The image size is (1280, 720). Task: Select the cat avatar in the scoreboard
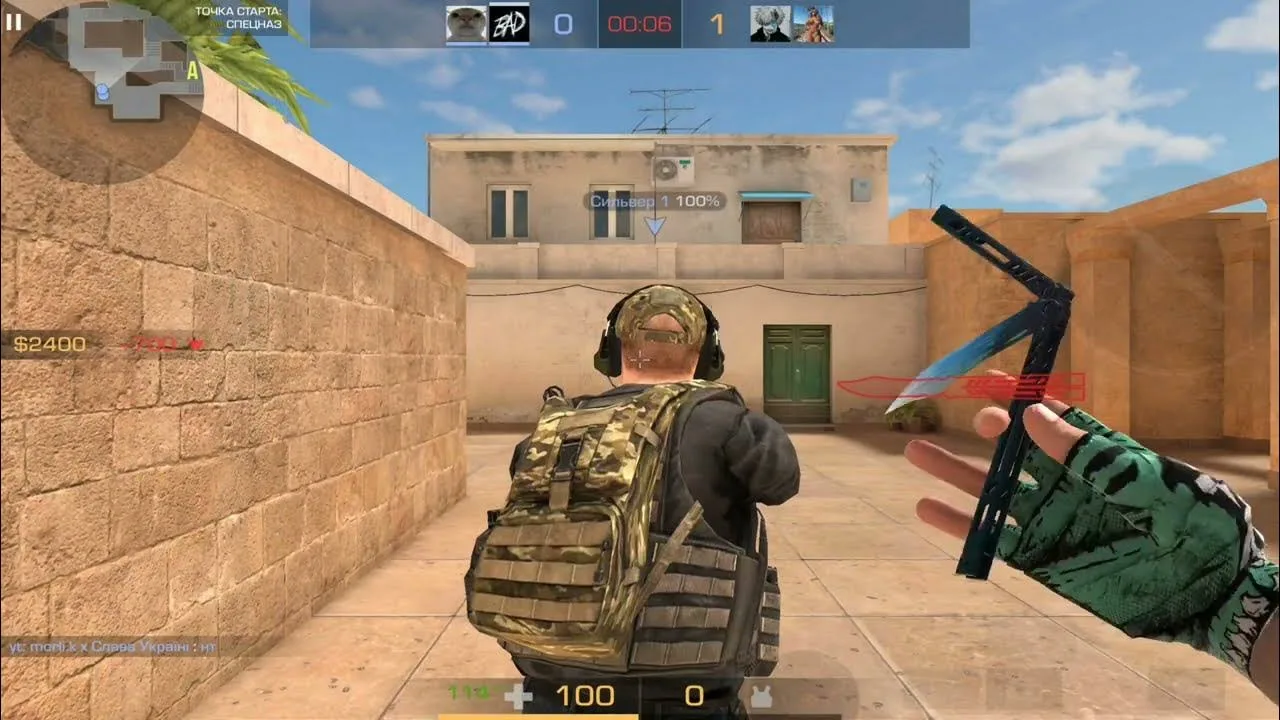[466, 24]
